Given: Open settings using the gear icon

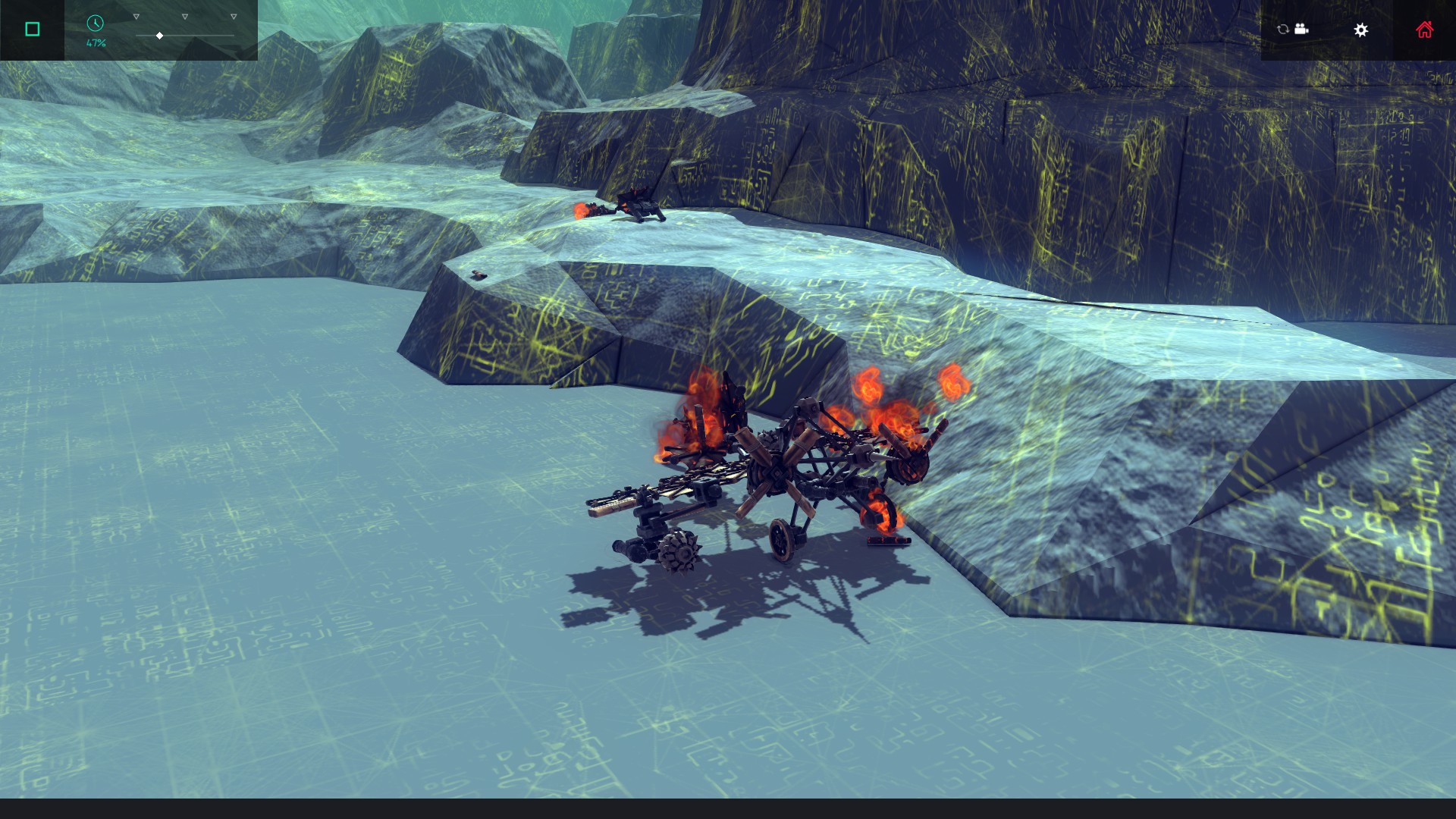Looking at the screenshot, I should tap(1361, 30).
